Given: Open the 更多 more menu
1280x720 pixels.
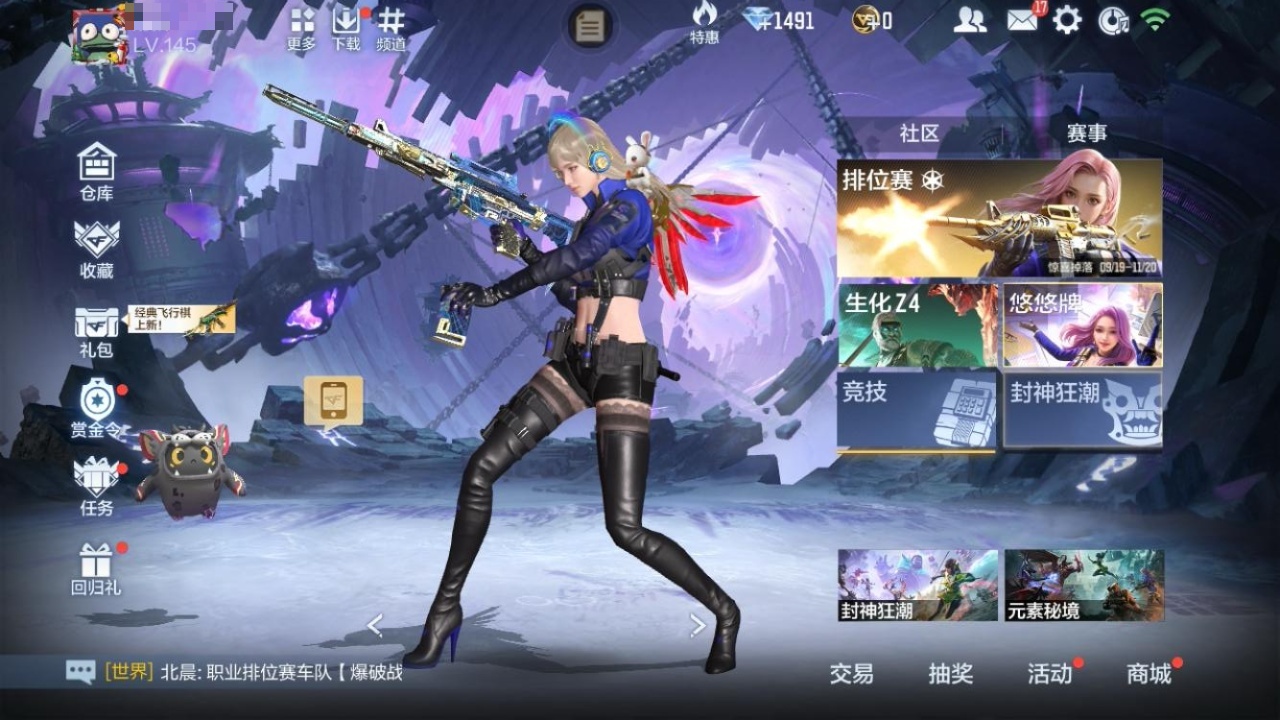Looking at the screenshot, I should [x=301, y=28].
